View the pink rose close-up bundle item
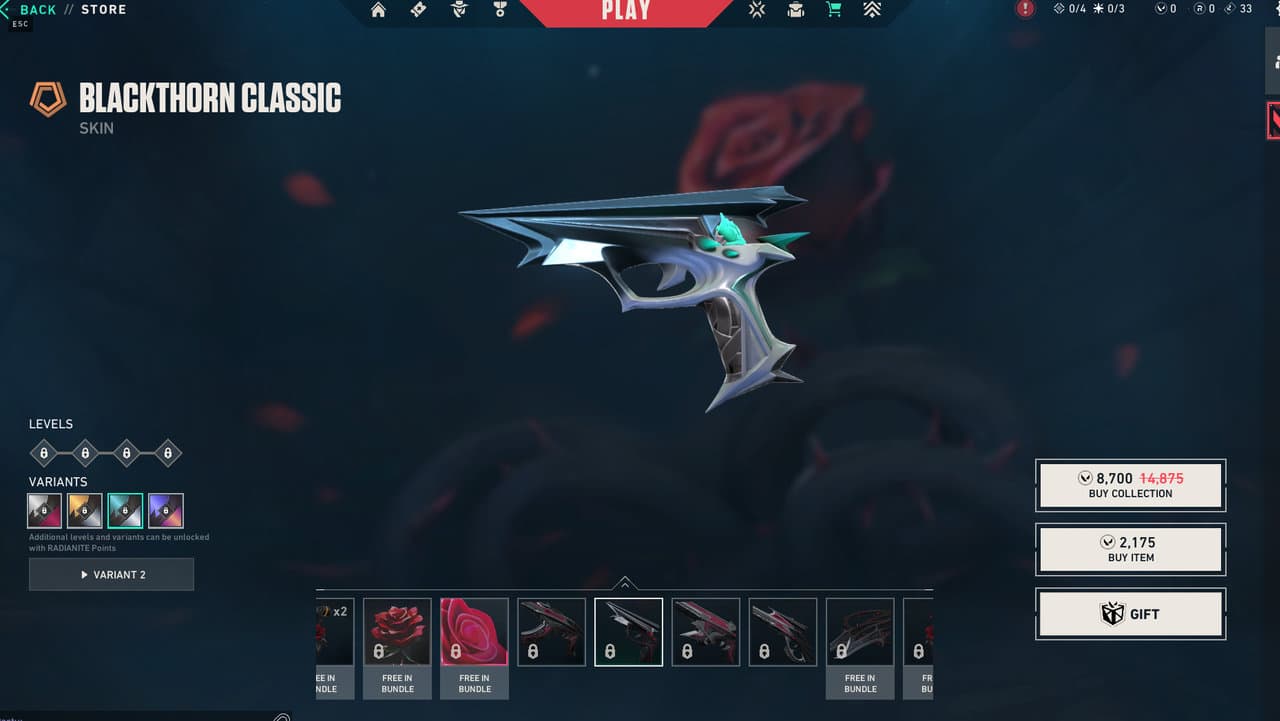 474,632
